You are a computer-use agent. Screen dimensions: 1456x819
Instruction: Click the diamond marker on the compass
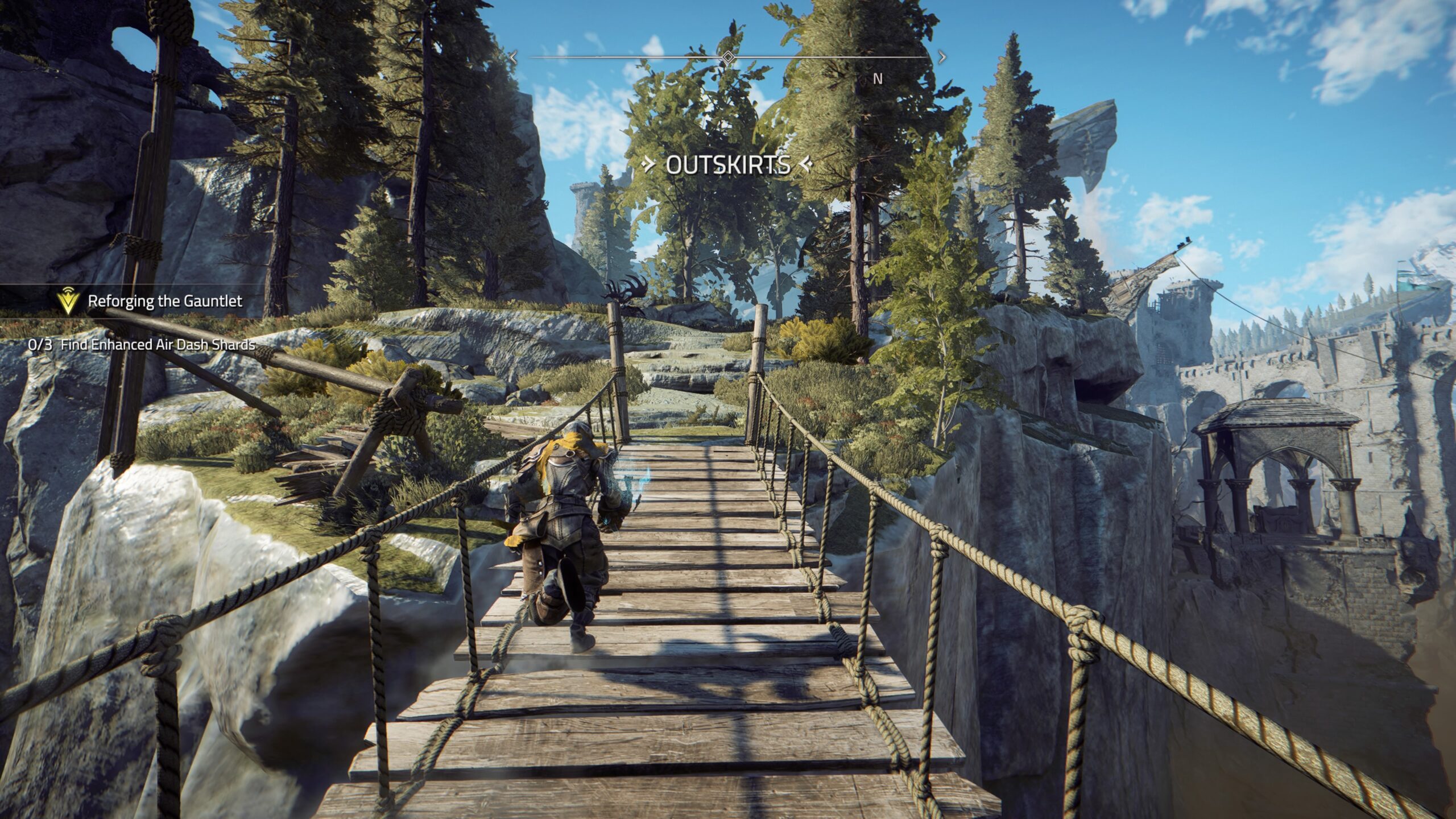coord(728,57)
